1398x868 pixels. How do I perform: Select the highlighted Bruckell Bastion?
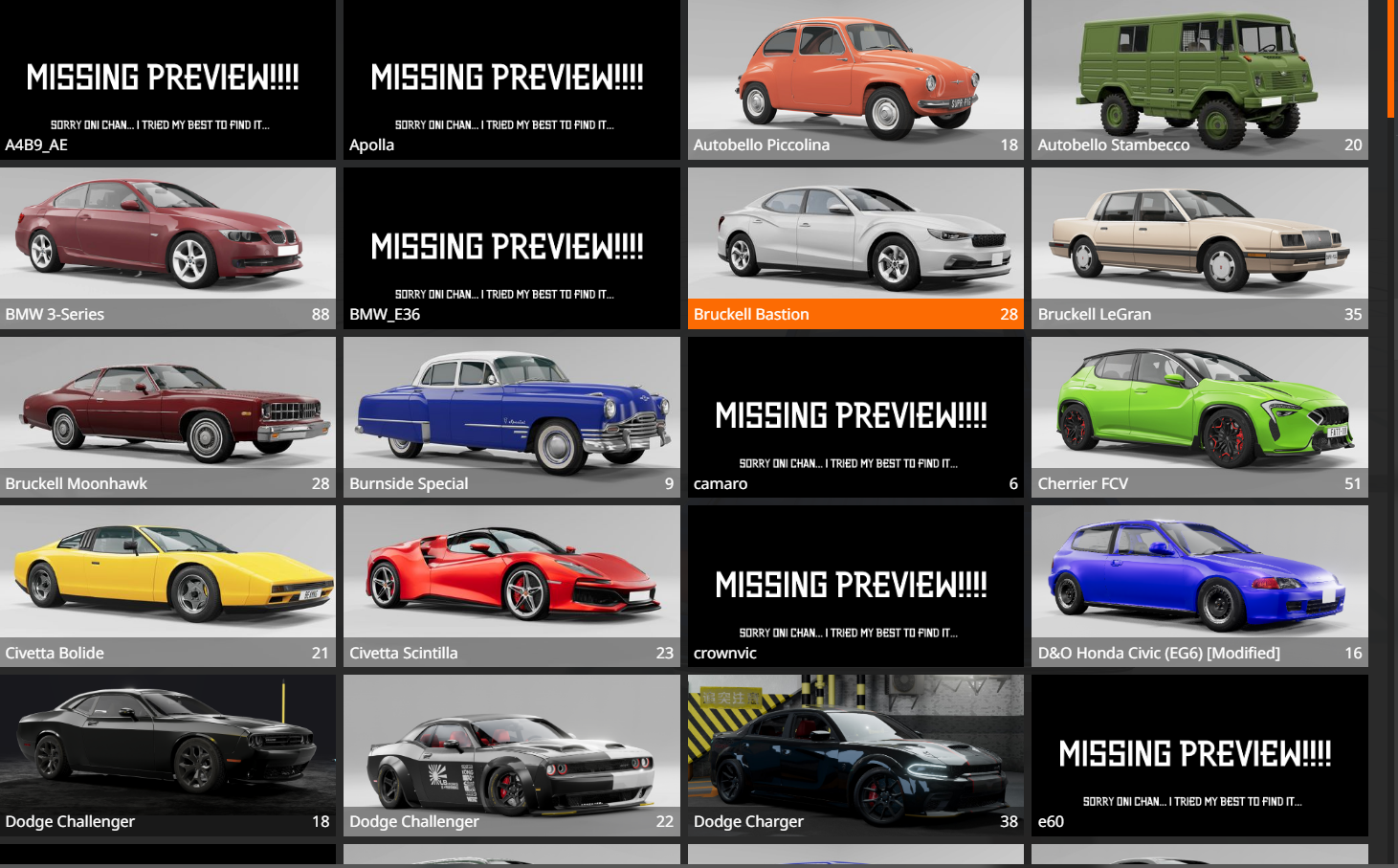click(855, 247)
